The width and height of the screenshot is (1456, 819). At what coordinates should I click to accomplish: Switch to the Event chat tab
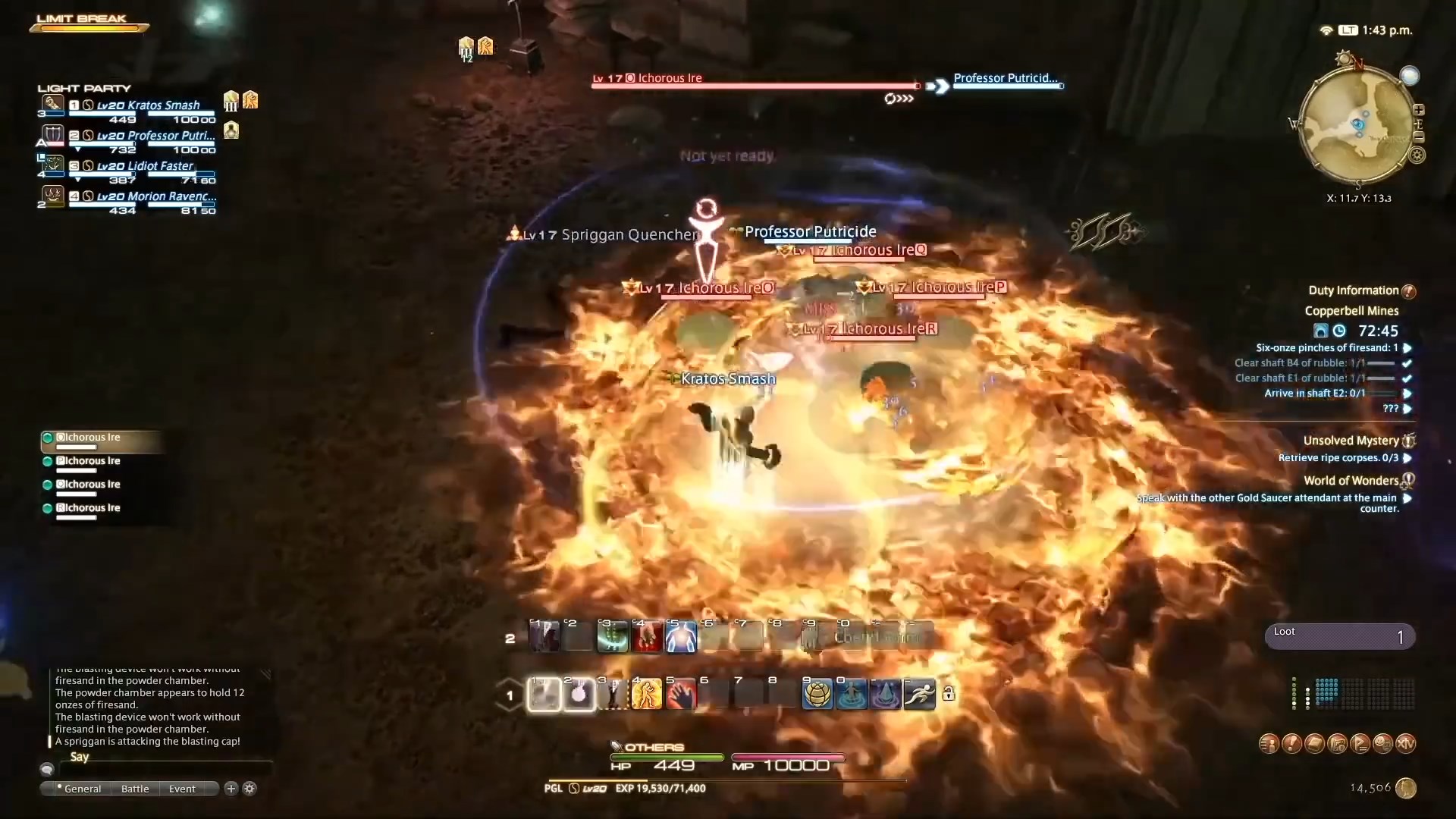180,789
